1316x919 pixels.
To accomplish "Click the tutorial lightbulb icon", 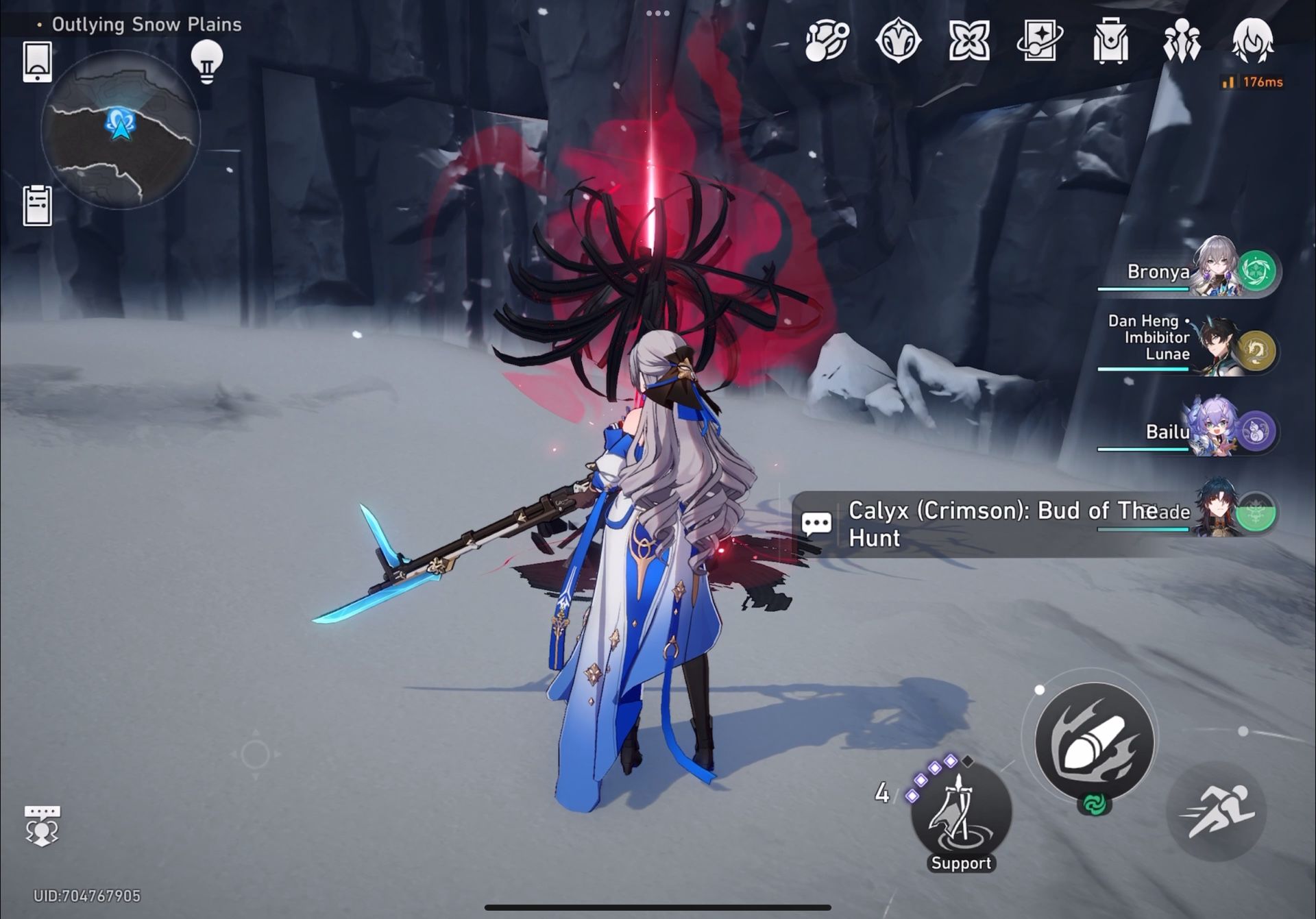I will click(208, 60).
